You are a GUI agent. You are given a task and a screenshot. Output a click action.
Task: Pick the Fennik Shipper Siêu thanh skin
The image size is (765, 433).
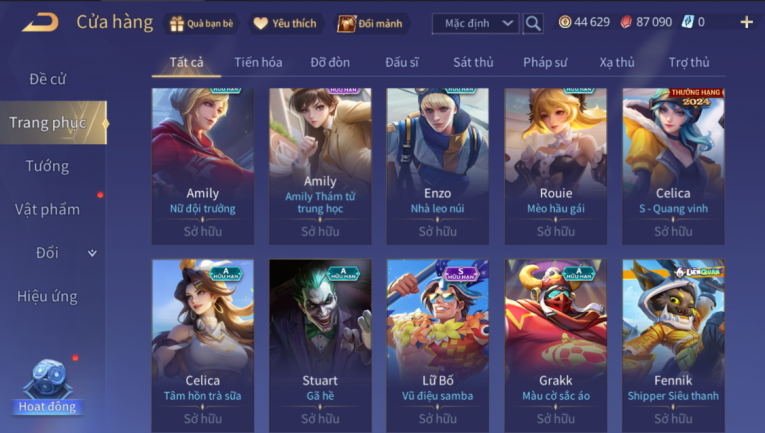pos(673,345)
